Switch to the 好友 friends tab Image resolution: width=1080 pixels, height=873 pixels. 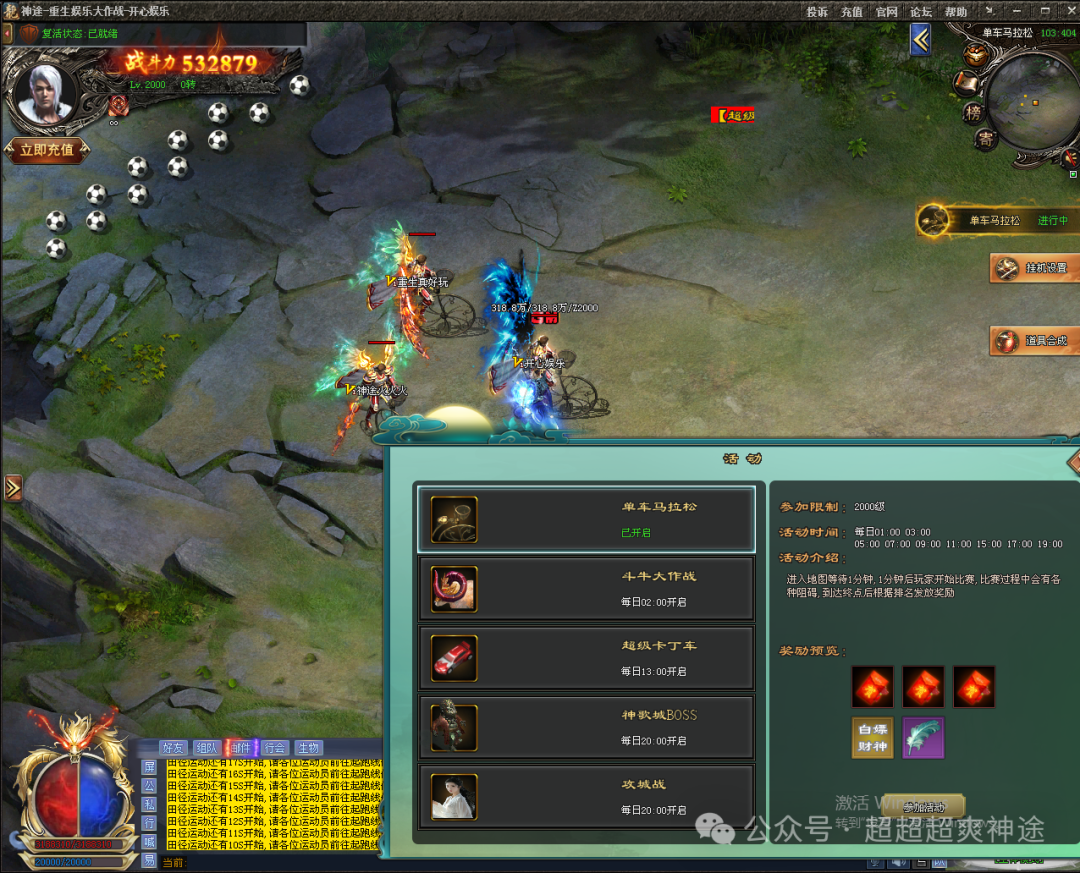tap(173, 748)
